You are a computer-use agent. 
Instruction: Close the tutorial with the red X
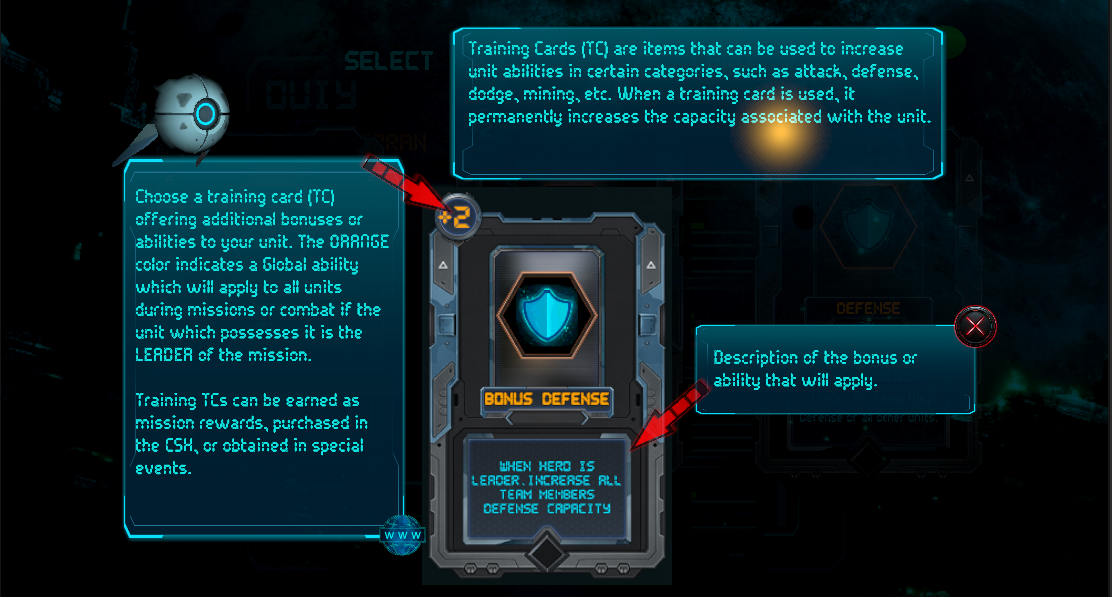click(974, 326)
